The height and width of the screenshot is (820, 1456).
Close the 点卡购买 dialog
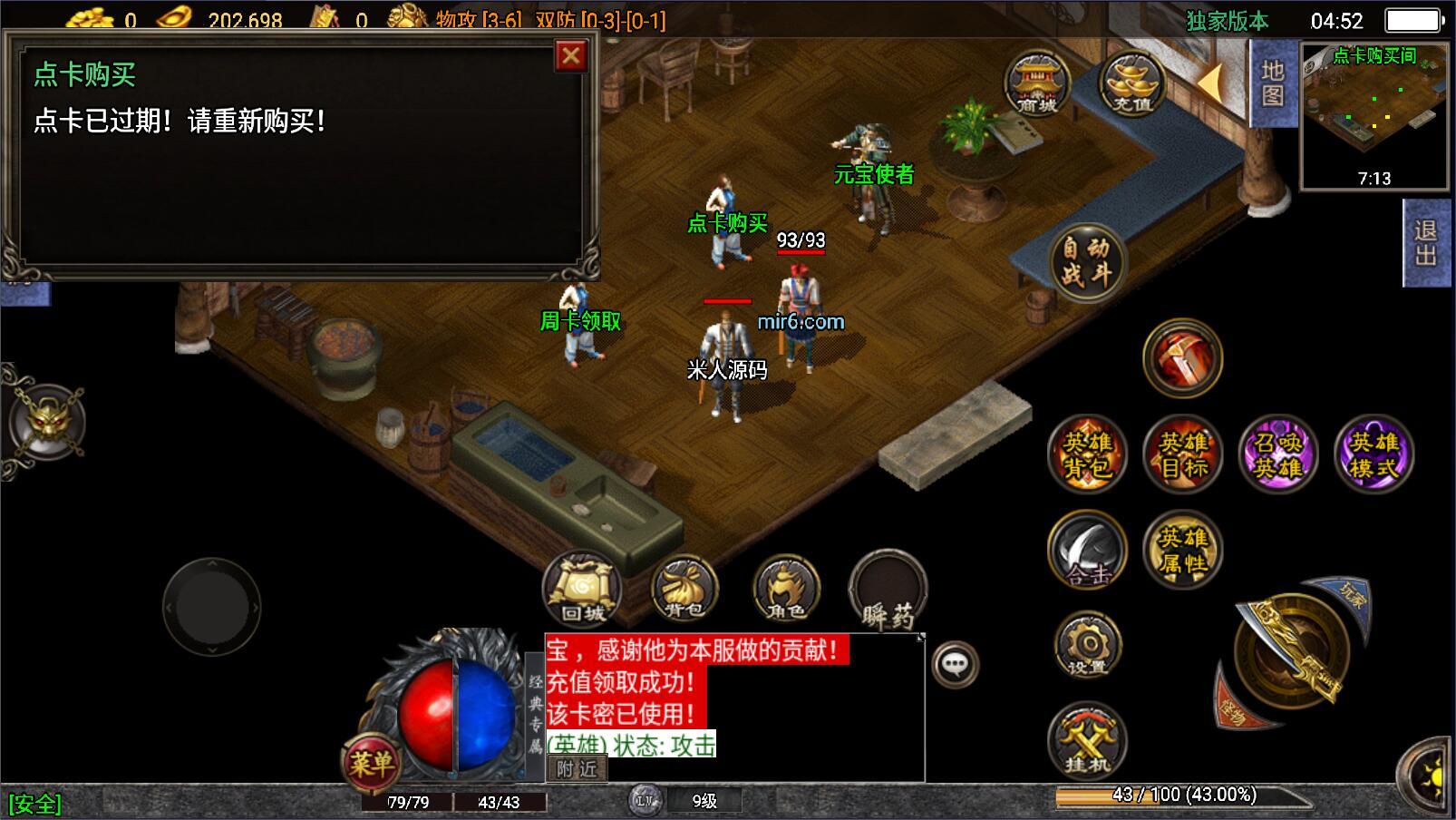(x=570, y=56)
